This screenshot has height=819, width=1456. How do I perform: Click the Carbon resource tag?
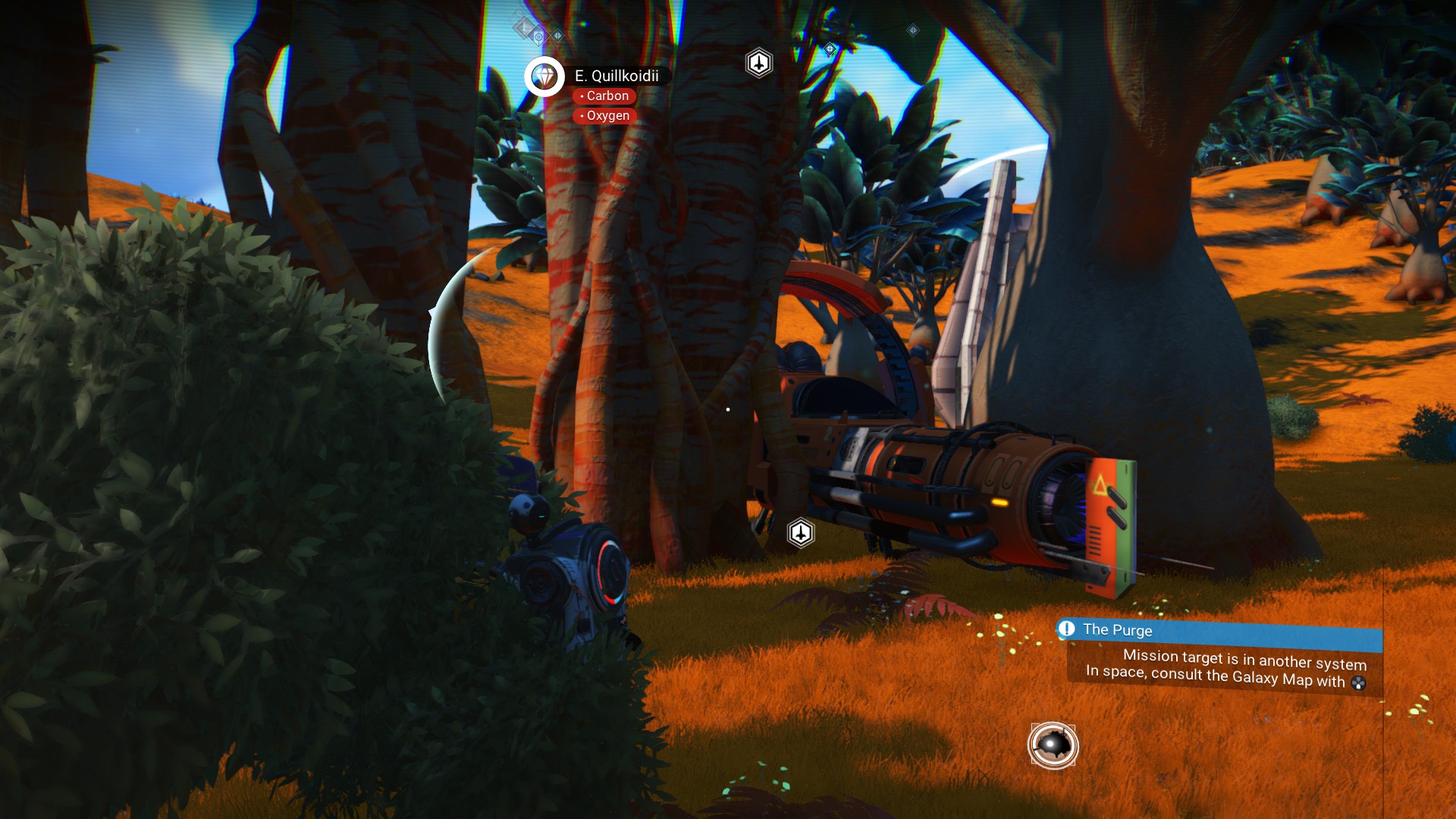point(604,96)
